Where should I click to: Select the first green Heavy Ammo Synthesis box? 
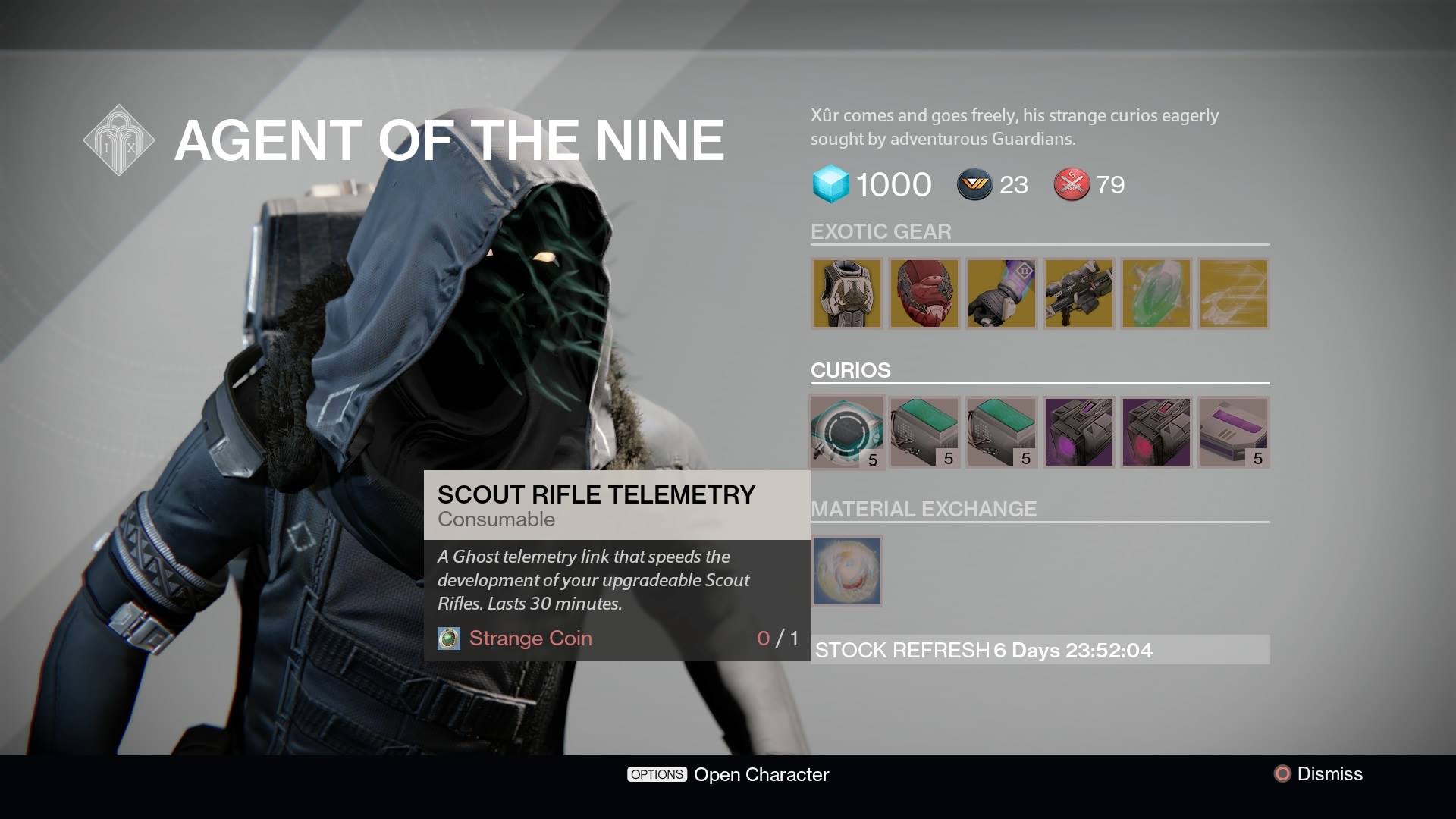(924, 432)
